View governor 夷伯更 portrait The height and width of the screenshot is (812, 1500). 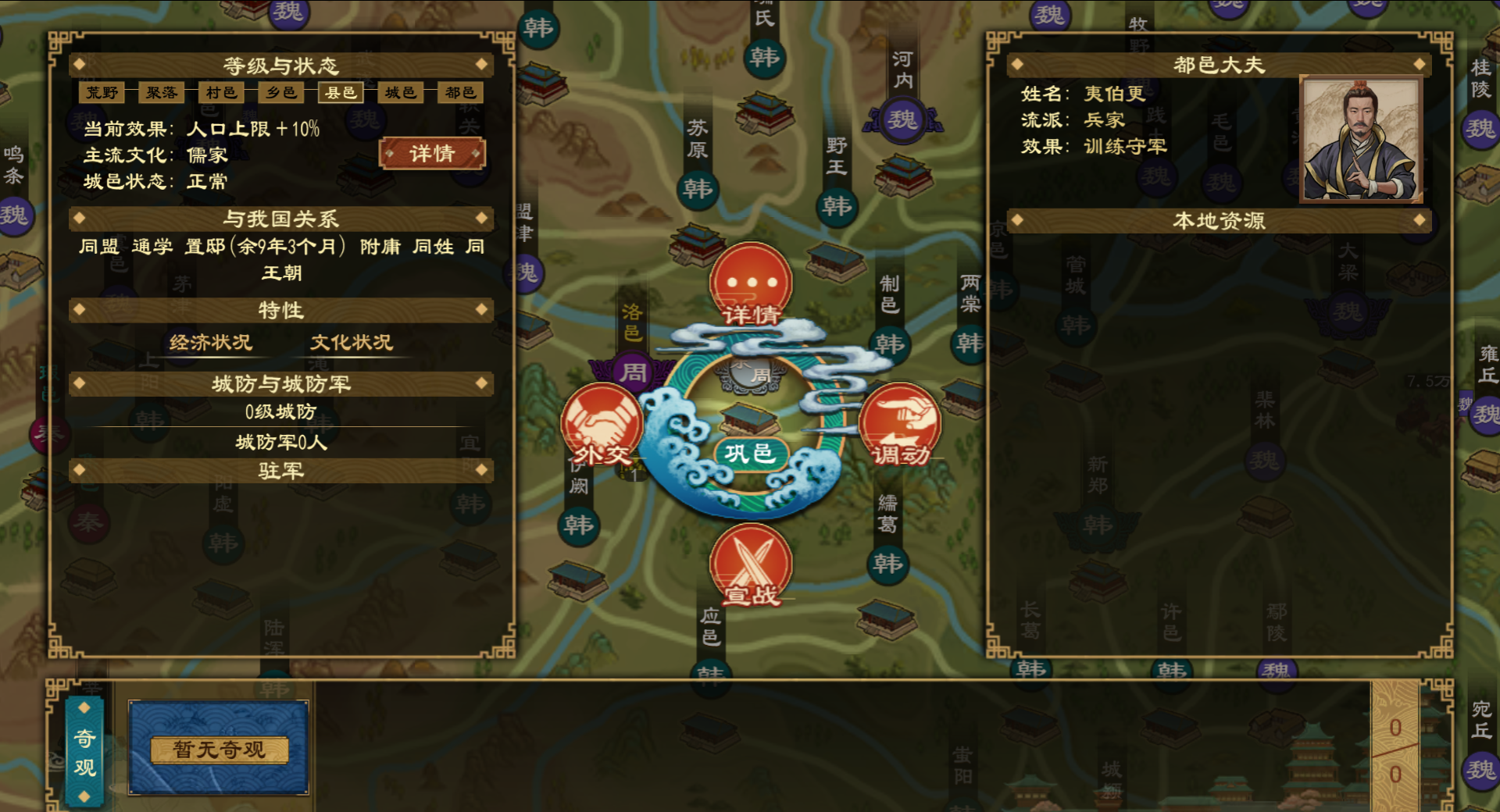tap(1360, 140)
